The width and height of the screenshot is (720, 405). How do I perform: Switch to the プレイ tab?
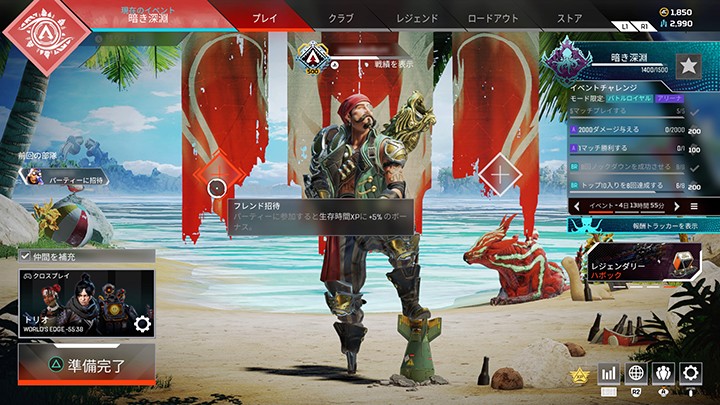tap(265, 18)
